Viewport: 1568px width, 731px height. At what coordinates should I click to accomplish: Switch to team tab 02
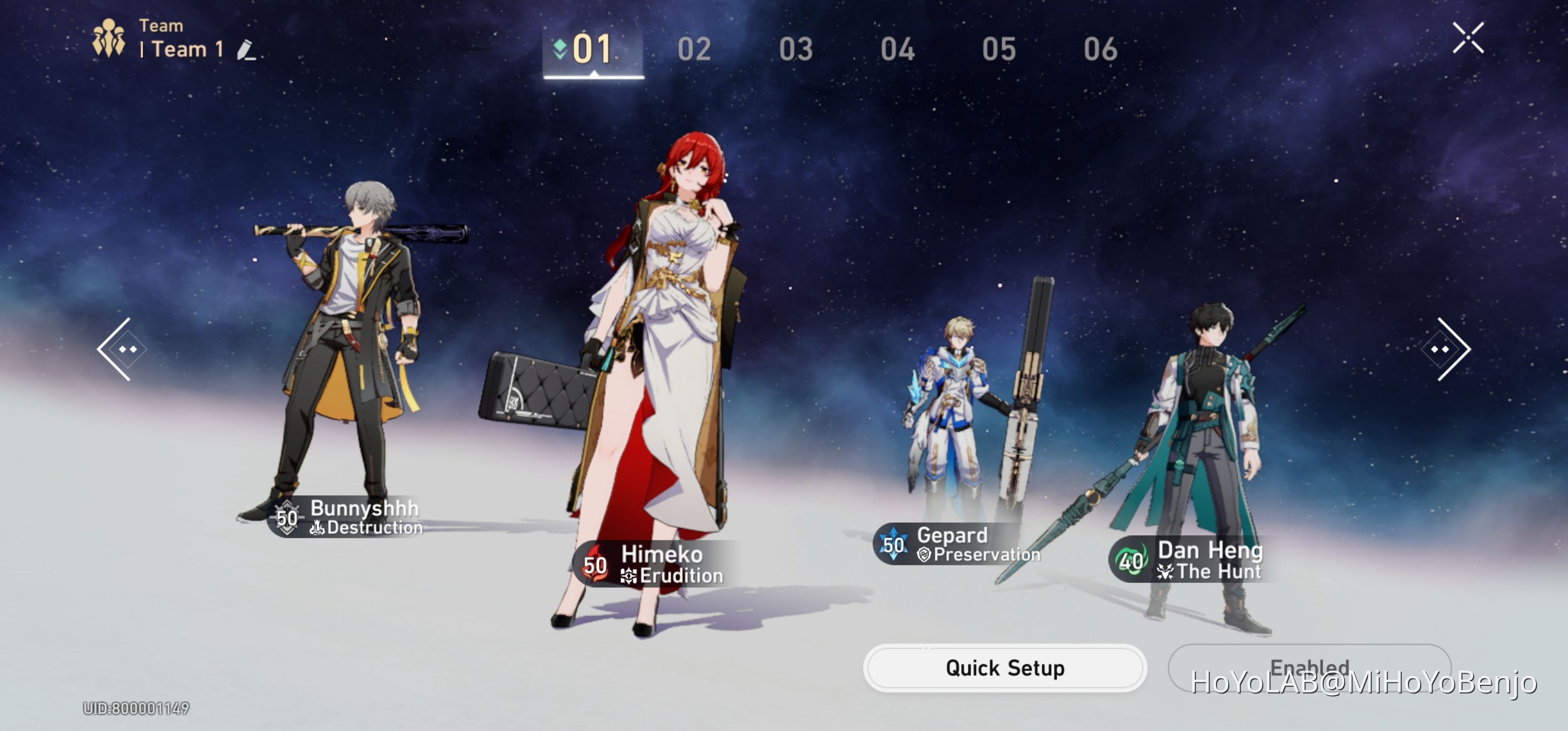[x=695, y=50]
